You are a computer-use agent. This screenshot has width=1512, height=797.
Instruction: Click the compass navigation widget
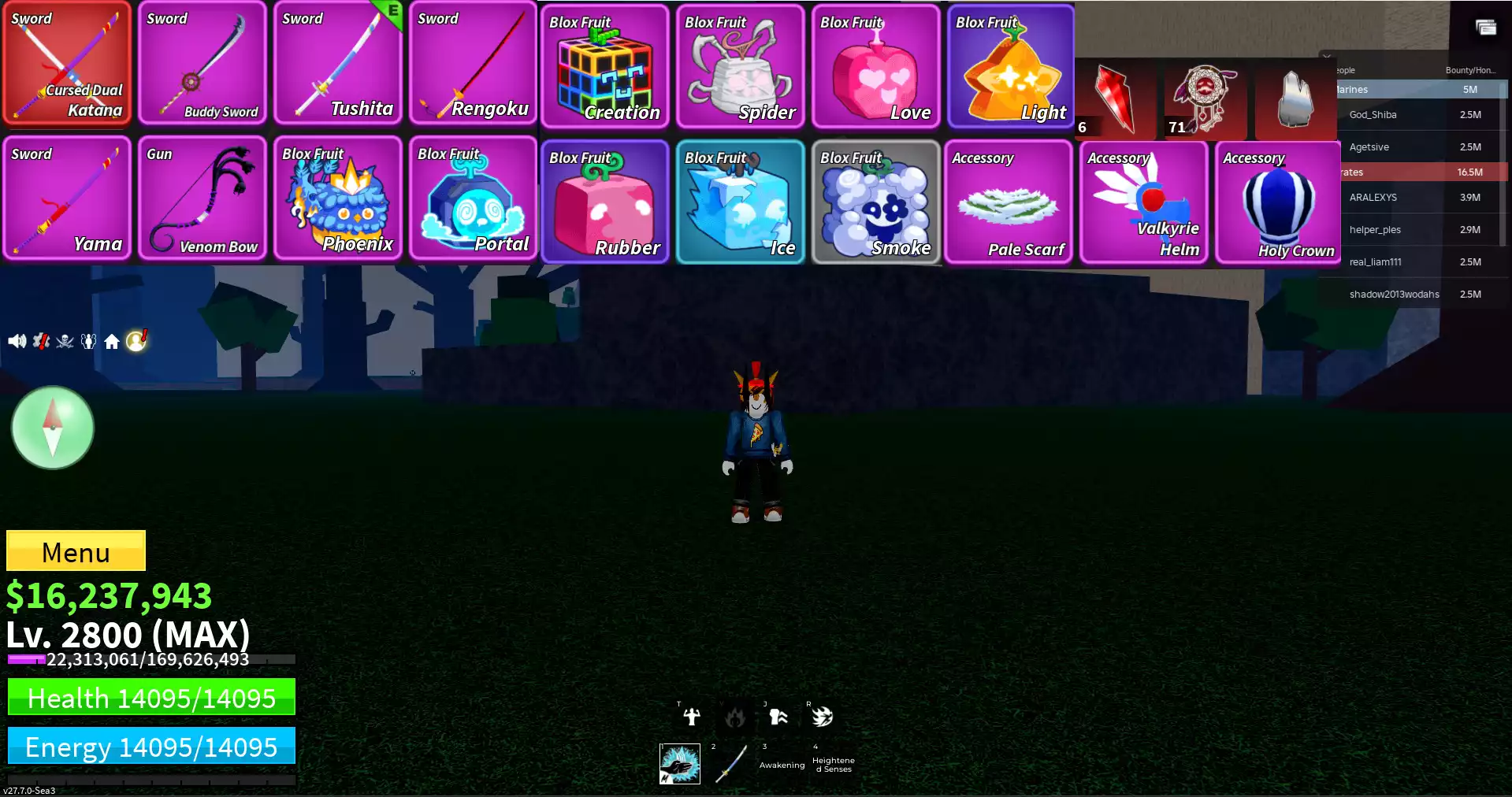pos(52,428)
